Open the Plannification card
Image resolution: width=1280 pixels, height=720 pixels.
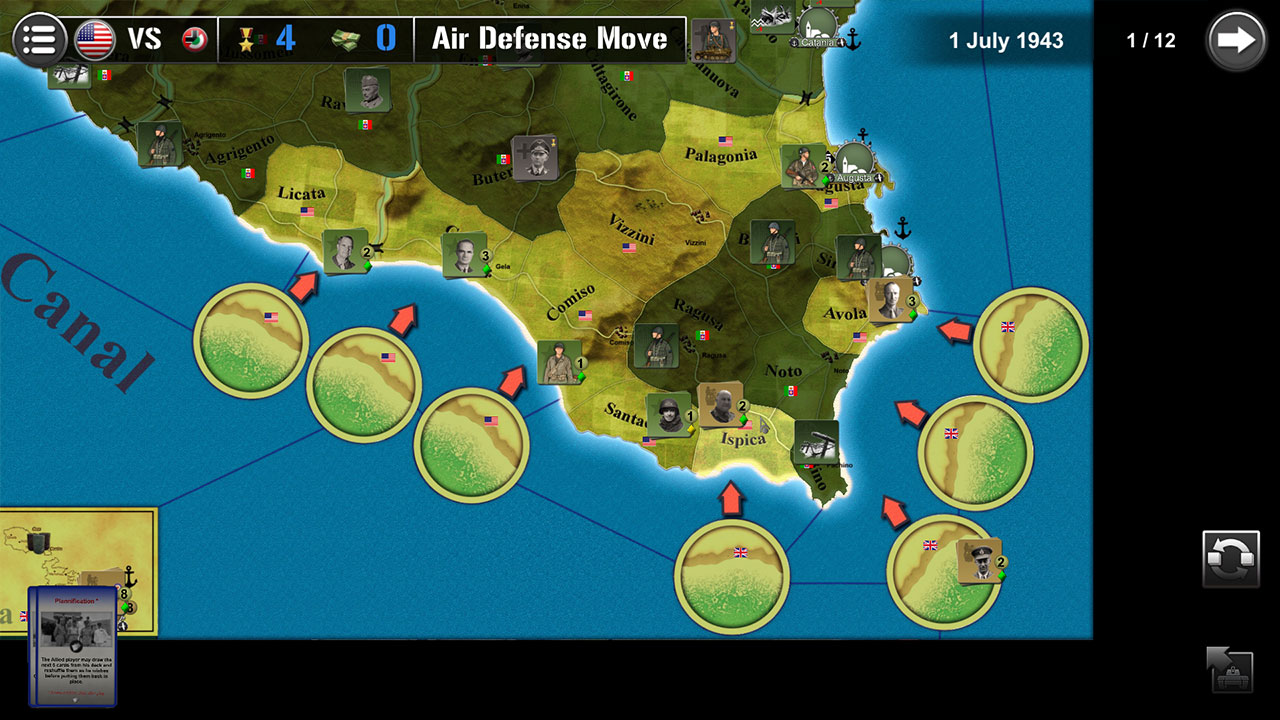point(75,630)
